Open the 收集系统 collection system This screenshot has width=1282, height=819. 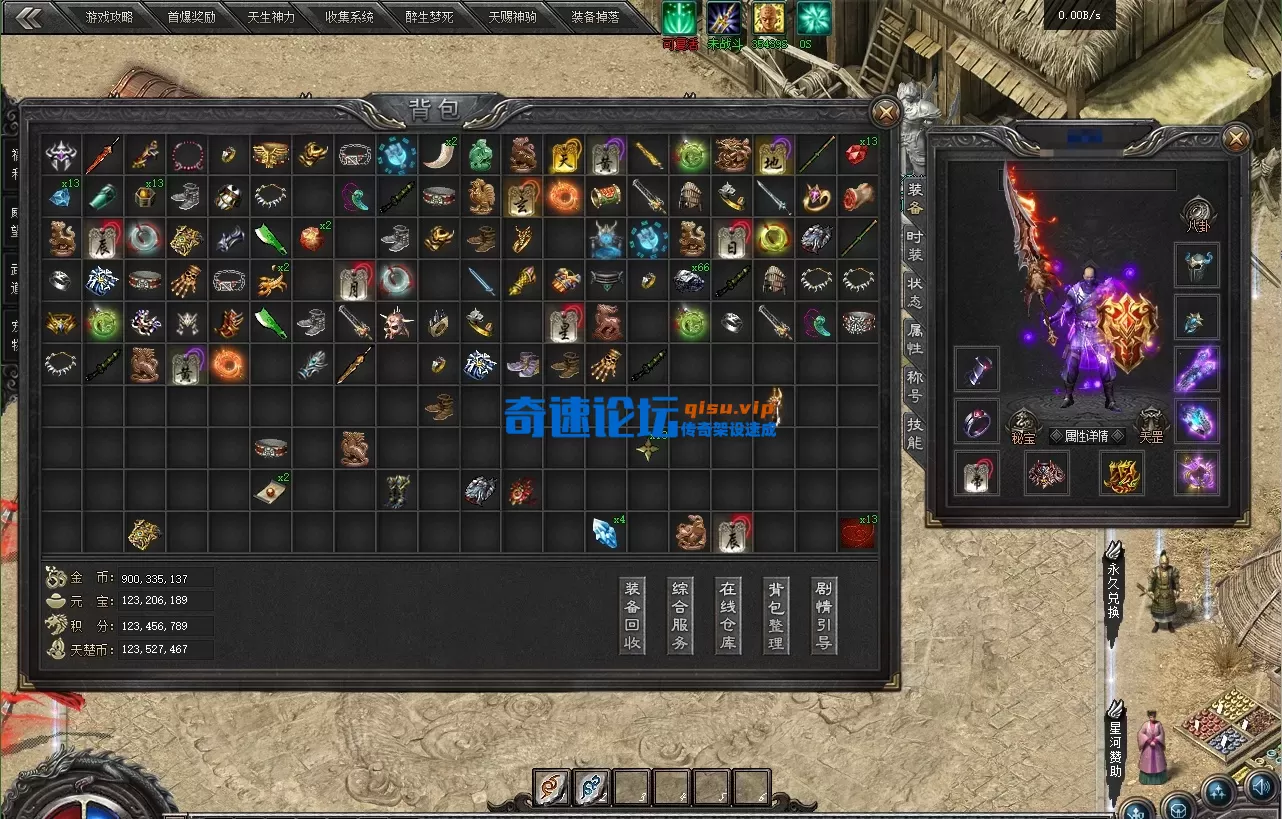pyautogui.click(x=350, y=17)
